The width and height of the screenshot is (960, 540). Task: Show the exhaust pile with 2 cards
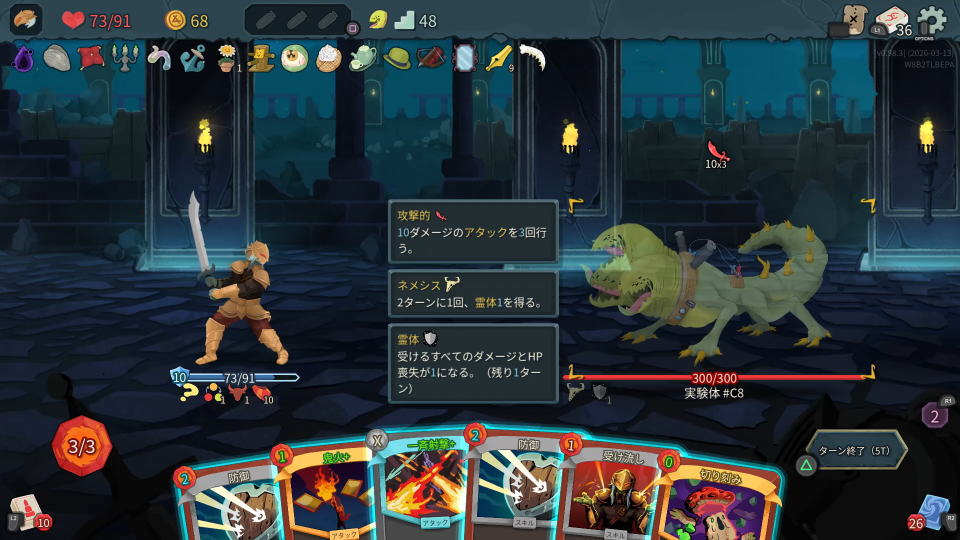click(934, 414)
